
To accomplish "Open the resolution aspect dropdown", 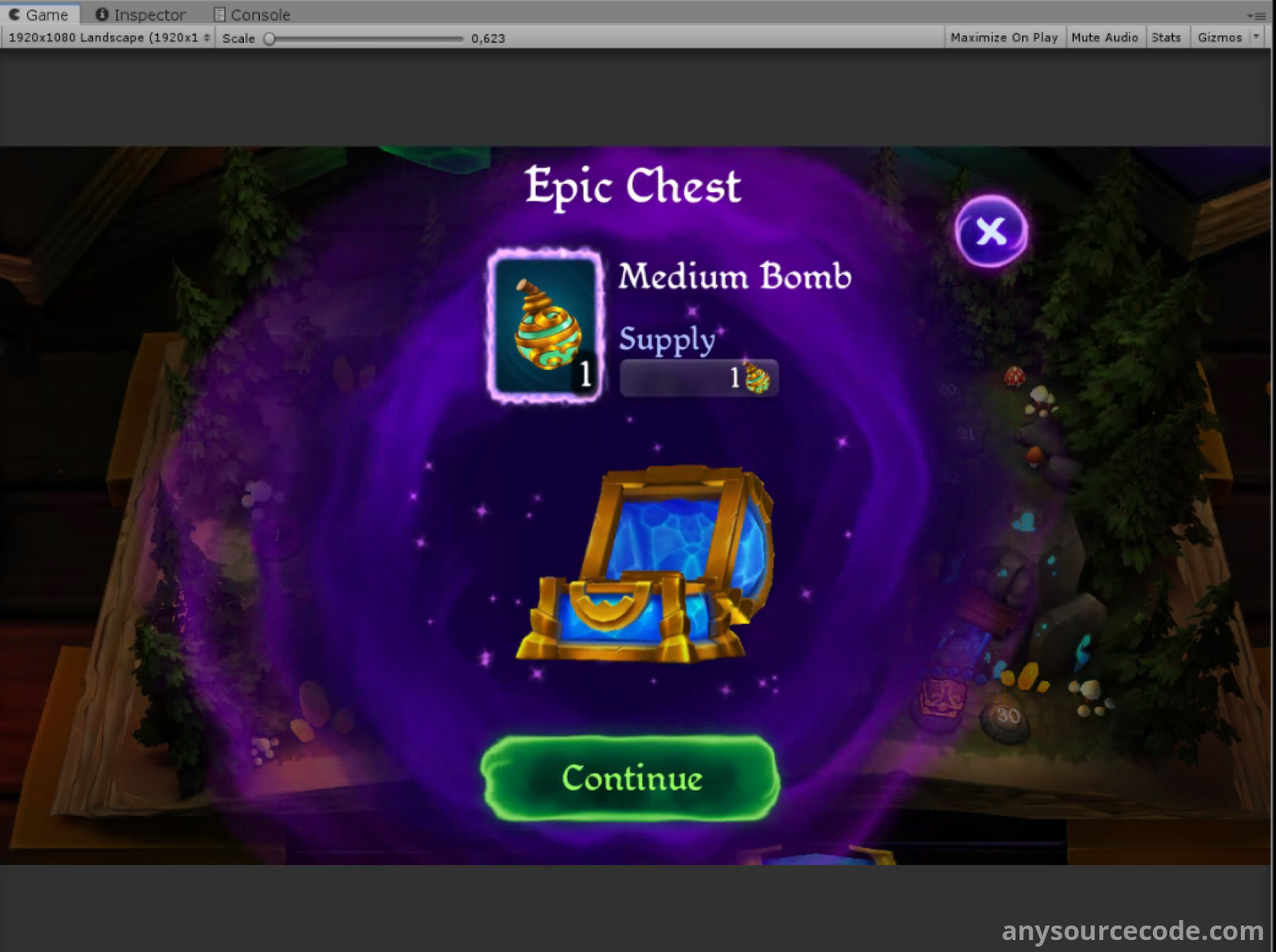I will tap(108, 37).
